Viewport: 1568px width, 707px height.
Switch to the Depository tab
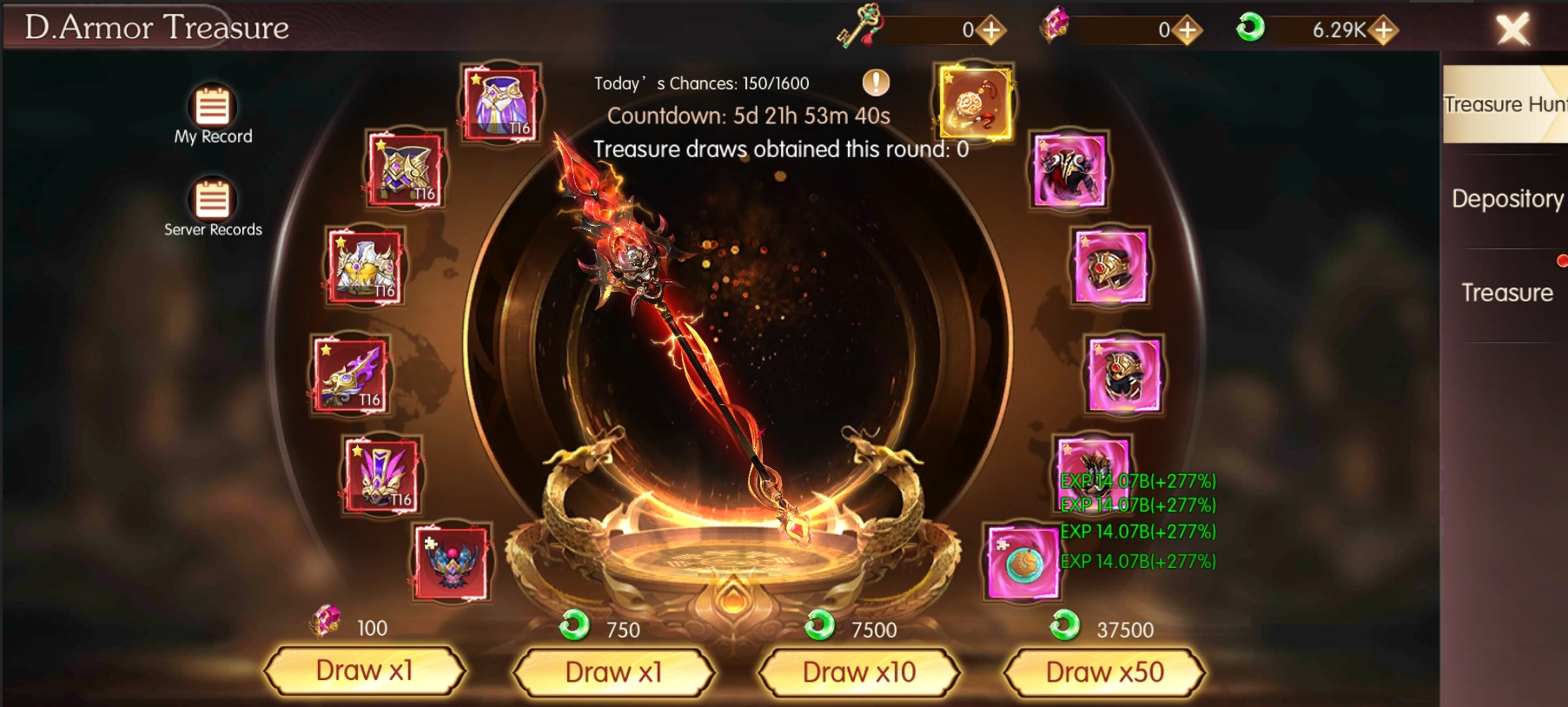click(x=1506, y=199)
